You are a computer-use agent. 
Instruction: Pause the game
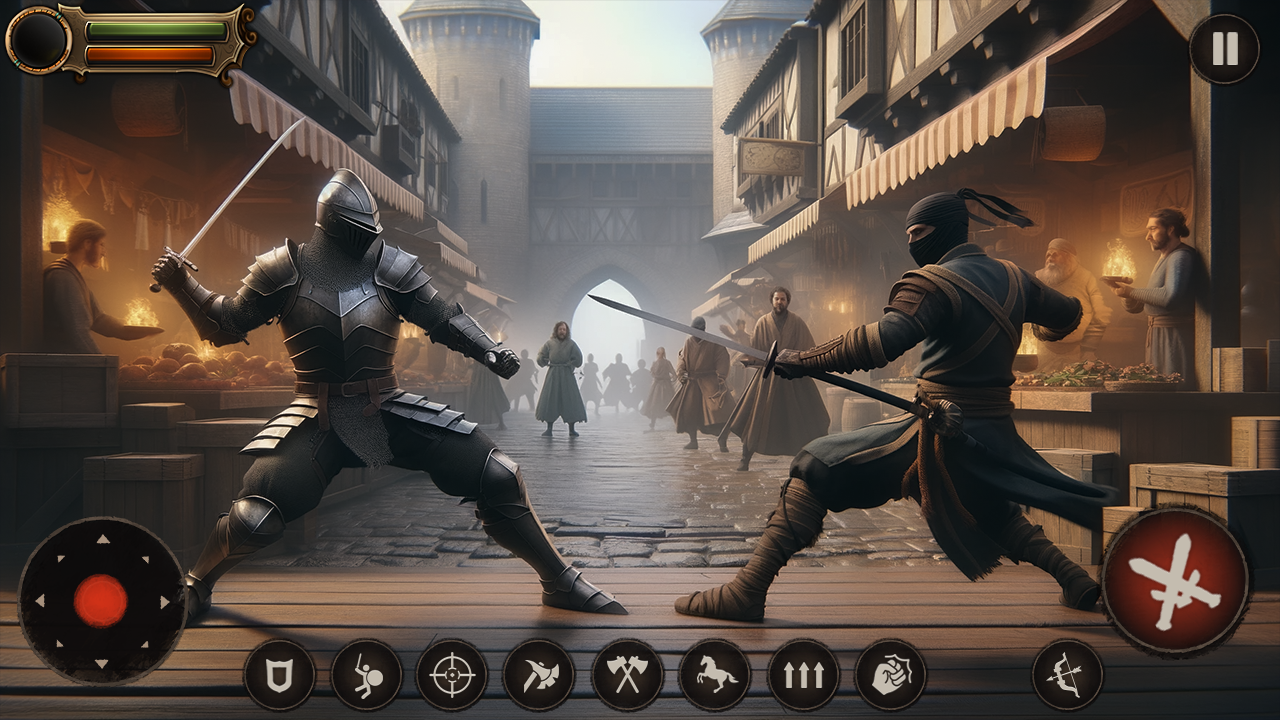tap(1225, 50)
